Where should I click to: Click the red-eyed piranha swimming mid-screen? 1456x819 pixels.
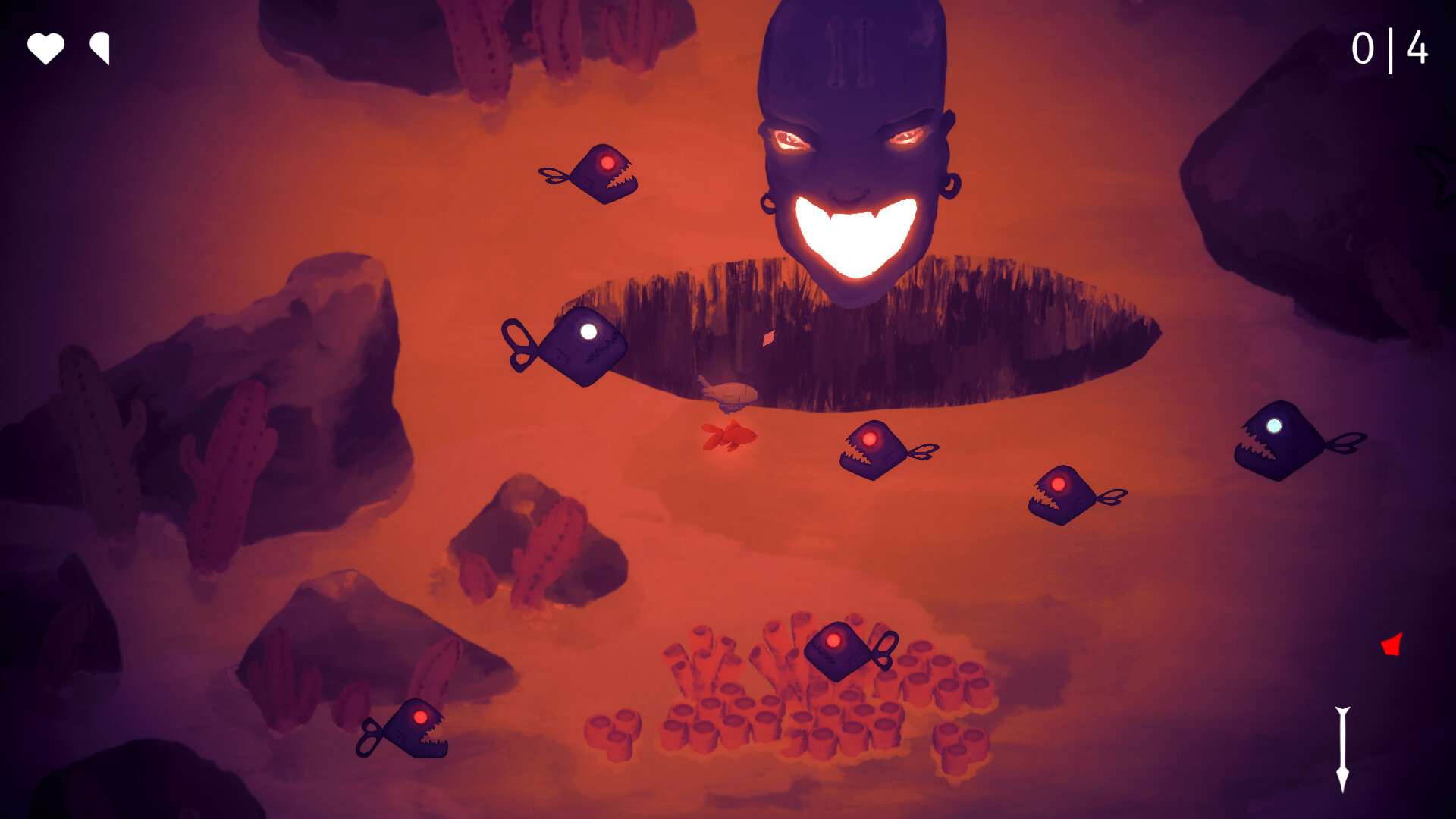pos(872,451)
